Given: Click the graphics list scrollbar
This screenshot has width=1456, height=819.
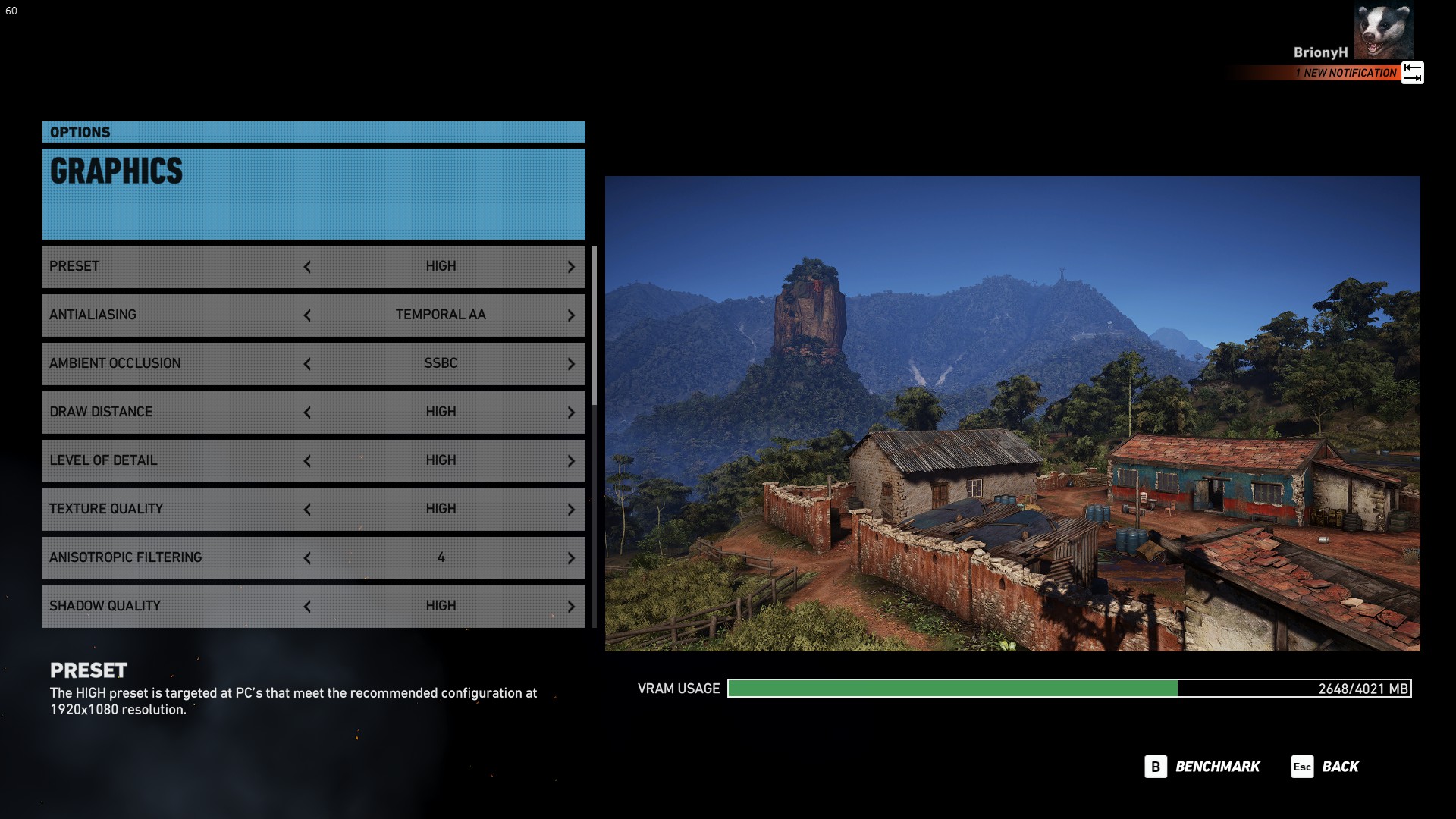Looking at the screenshot, I should [x=595, y=326].
